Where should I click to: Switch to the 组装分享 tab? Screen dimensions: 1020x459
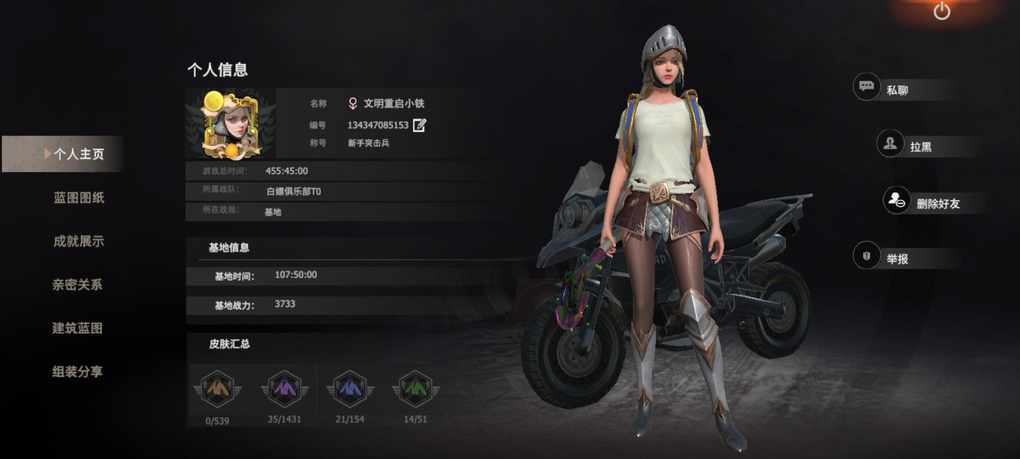point(78,372)
